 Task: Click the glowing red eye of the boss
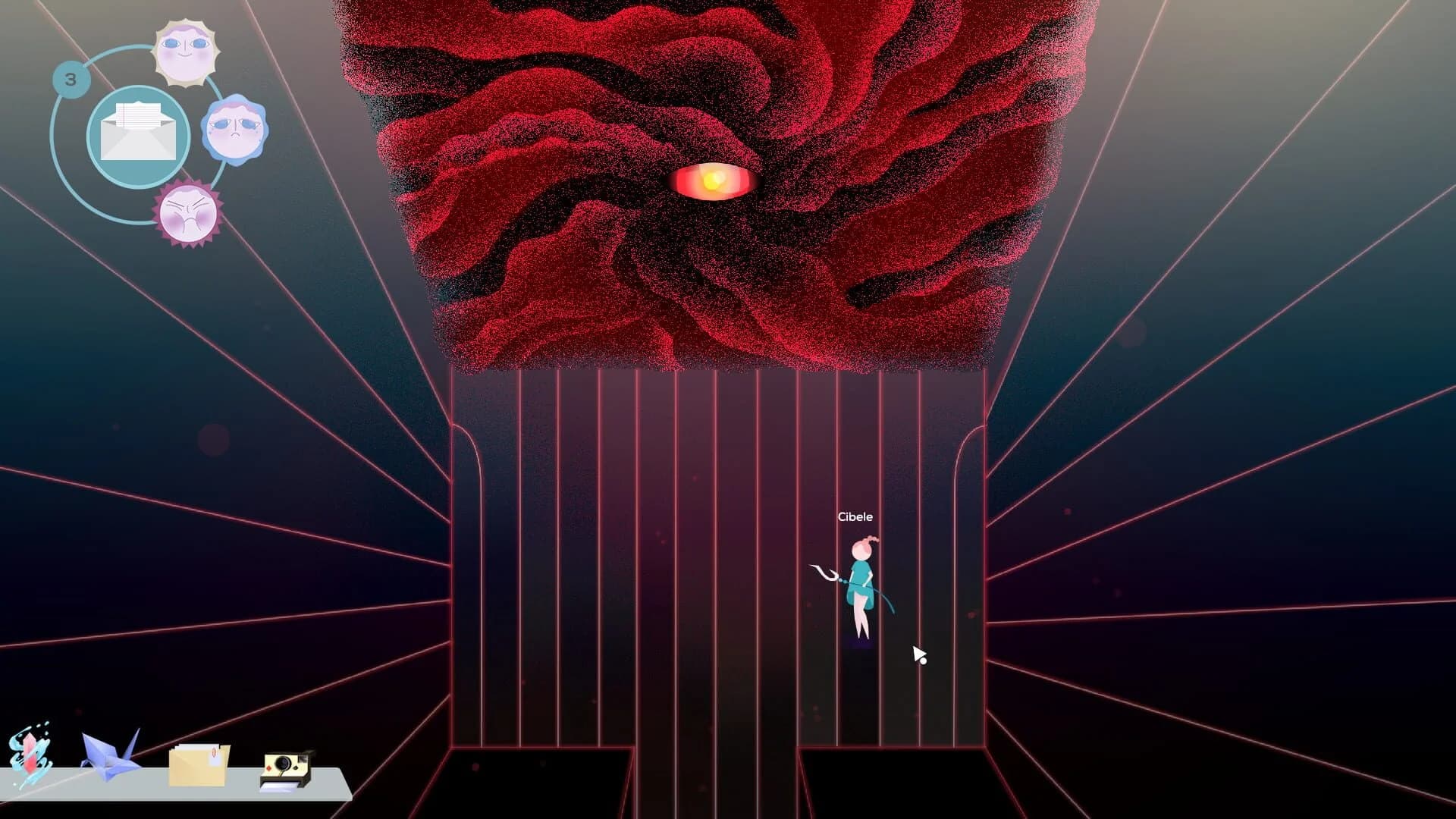711,181
